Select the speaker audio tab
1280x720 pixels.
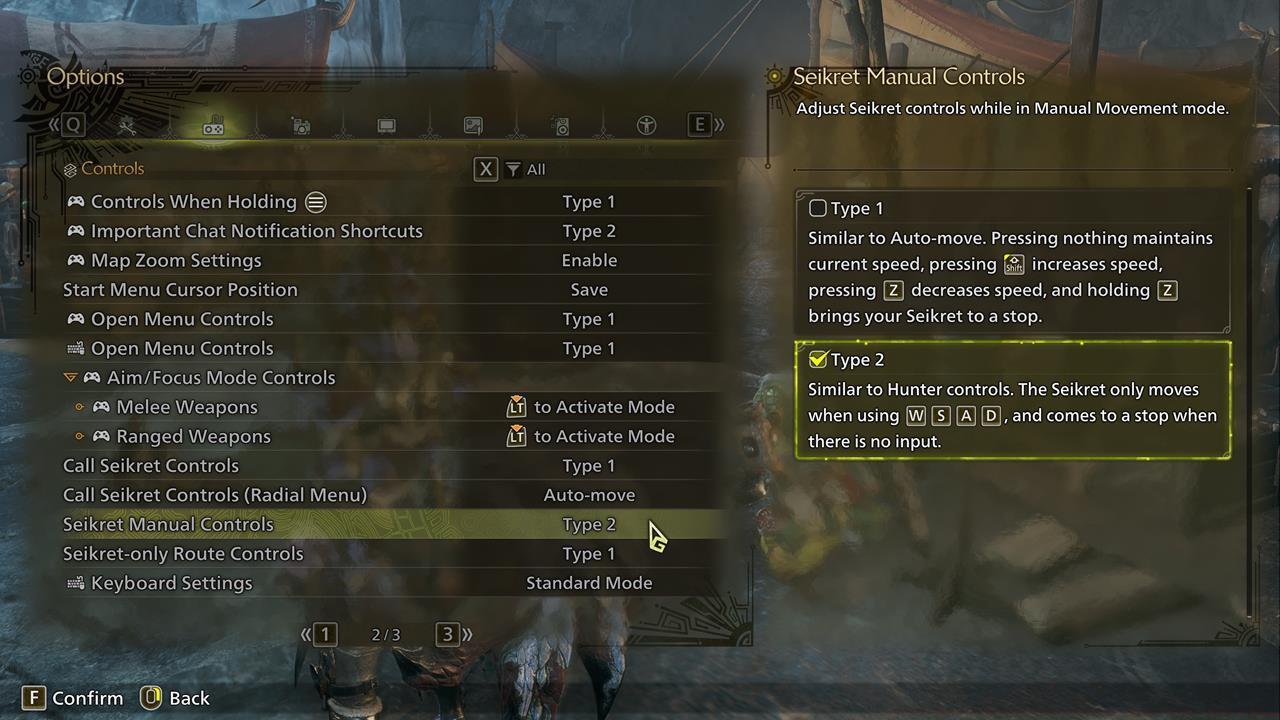coord(561,126)
